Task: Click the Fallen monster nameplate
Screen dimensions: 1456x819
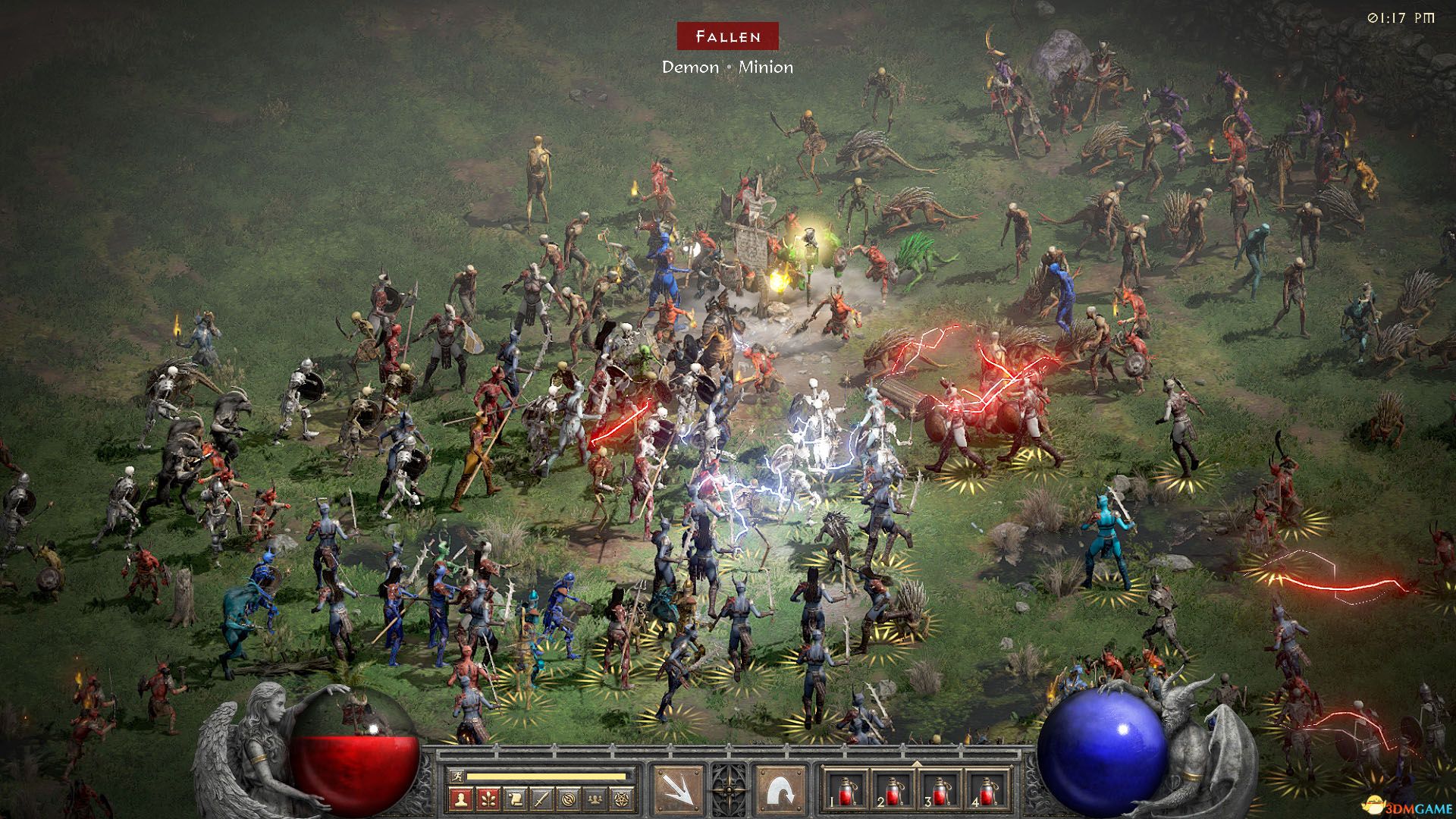Action: pyautogui.click(x=728, y=34)
